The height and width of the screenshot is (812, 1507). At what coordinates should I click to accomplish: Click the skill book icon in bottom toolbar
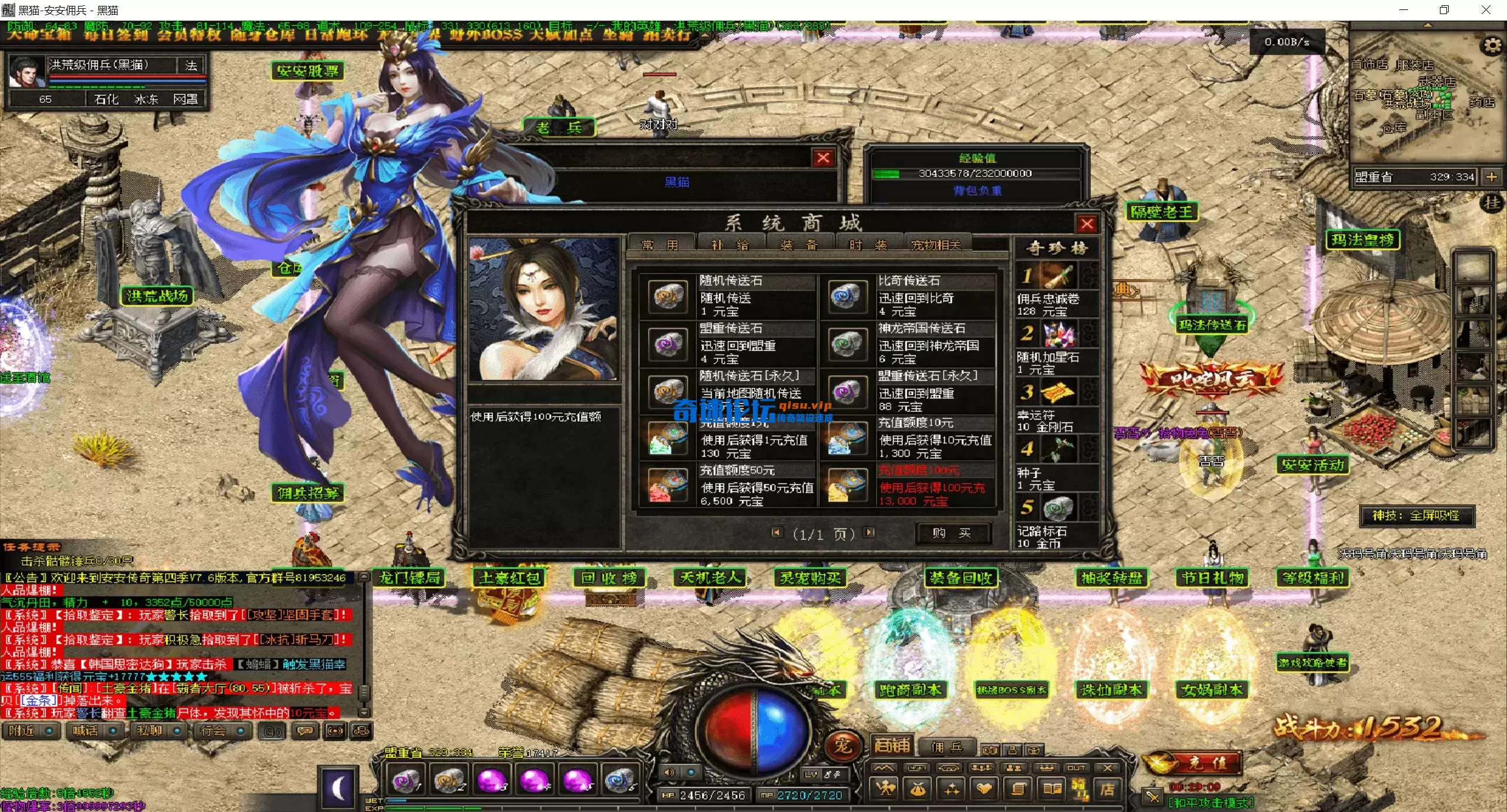coord(1052,788)
